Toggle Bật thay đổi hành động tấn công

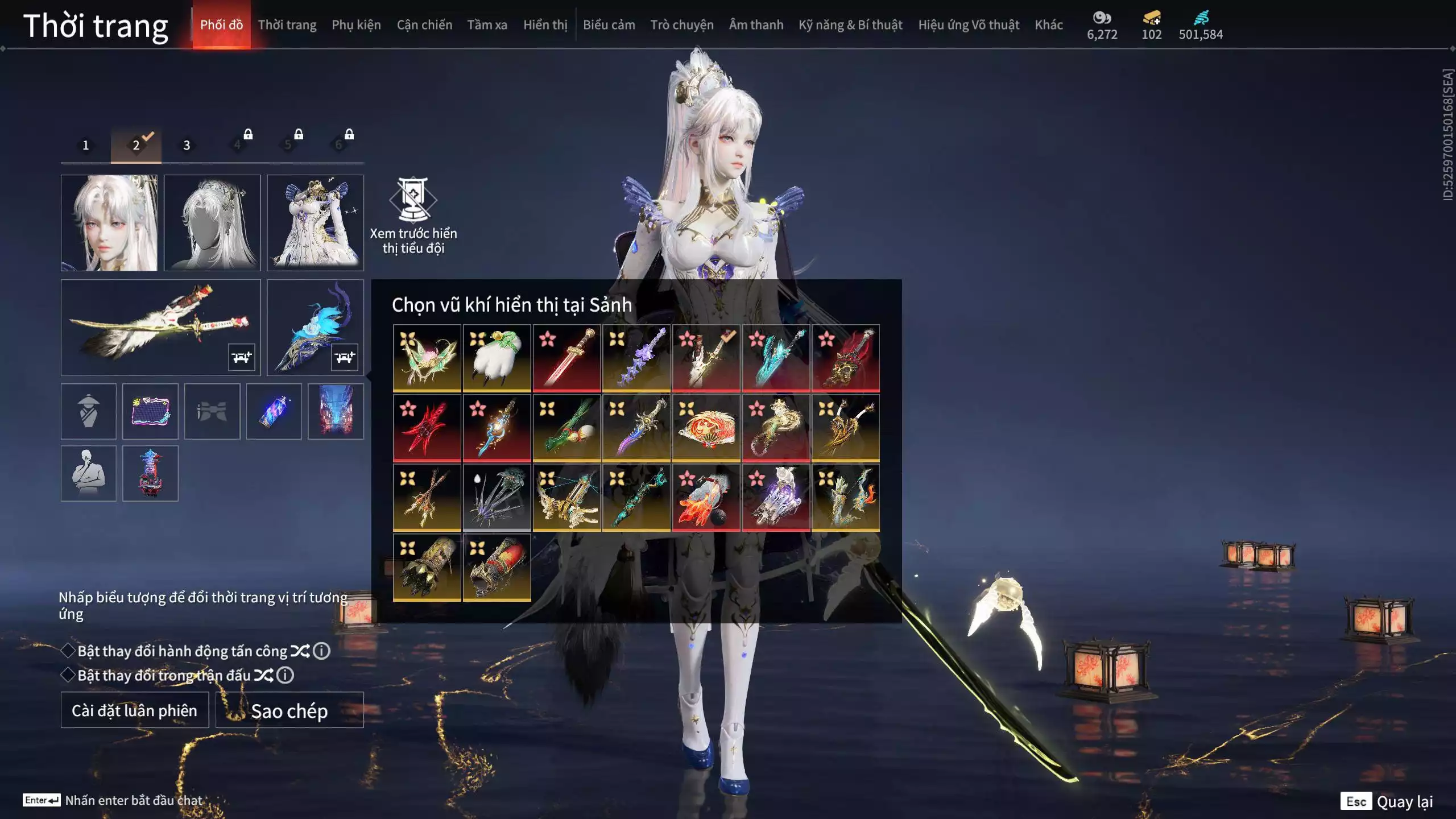pos(68,651)
